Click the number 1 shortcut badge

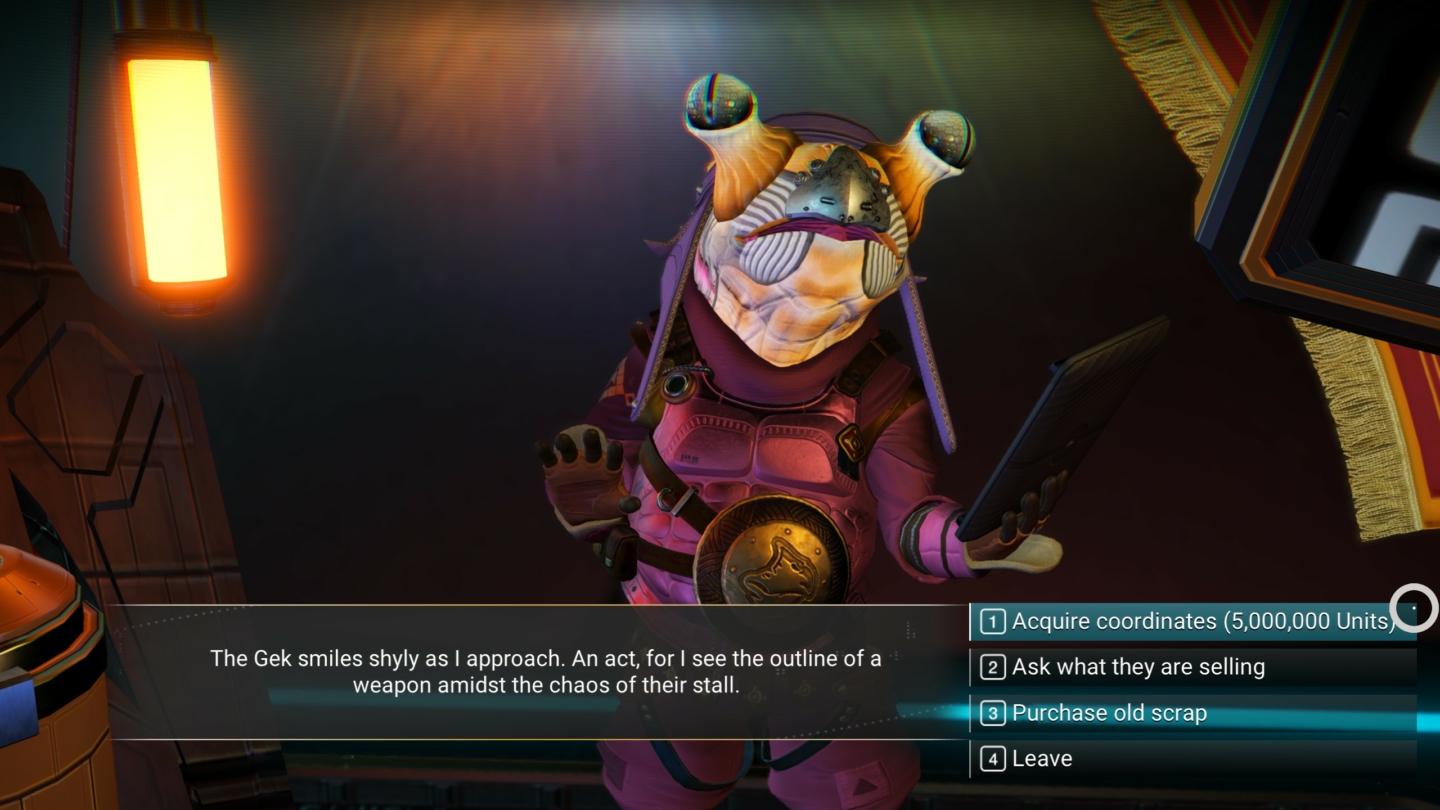point(991,621)
